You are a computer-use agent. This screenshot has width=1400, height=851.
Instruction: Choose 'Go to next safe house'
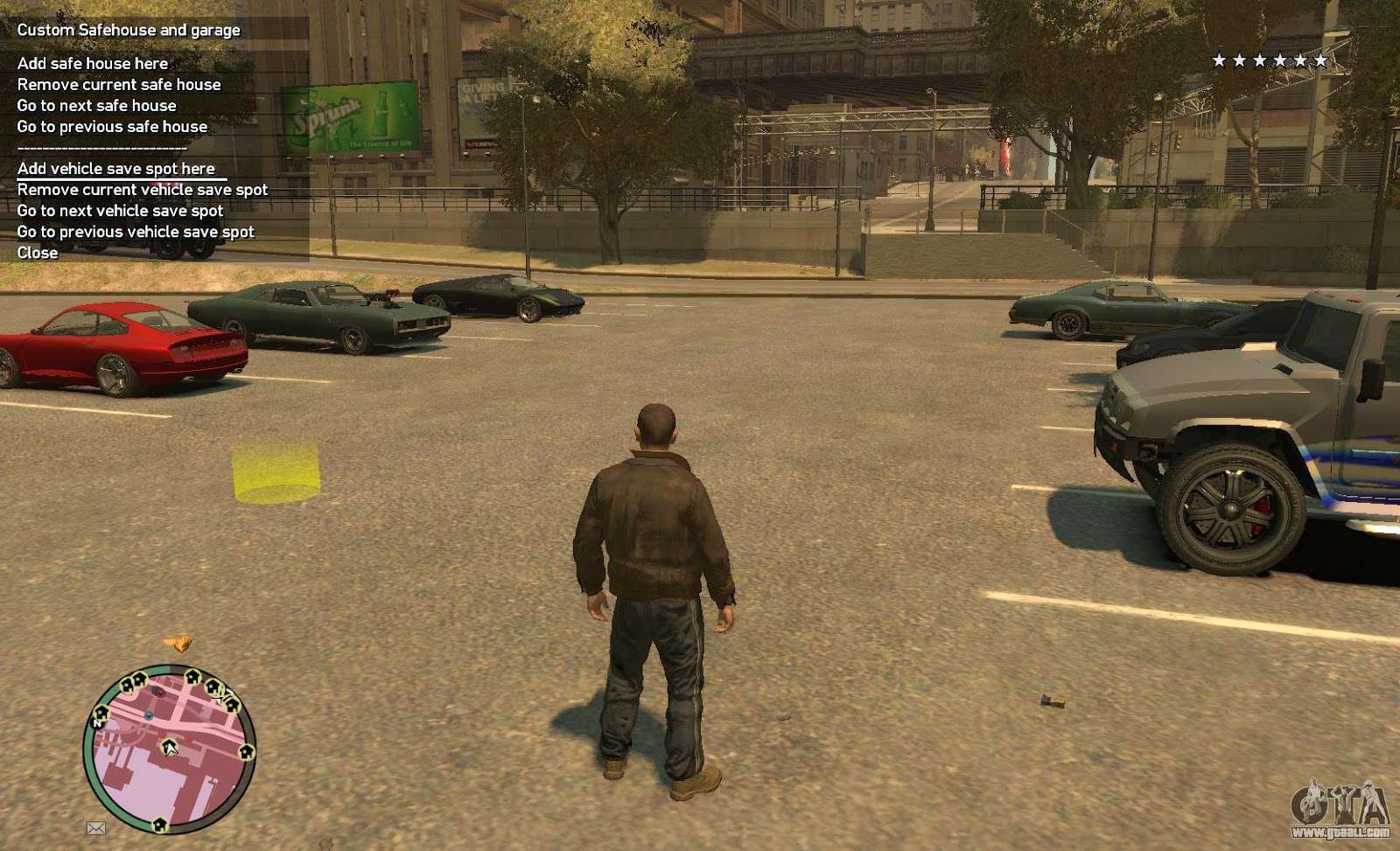(96, 105)
